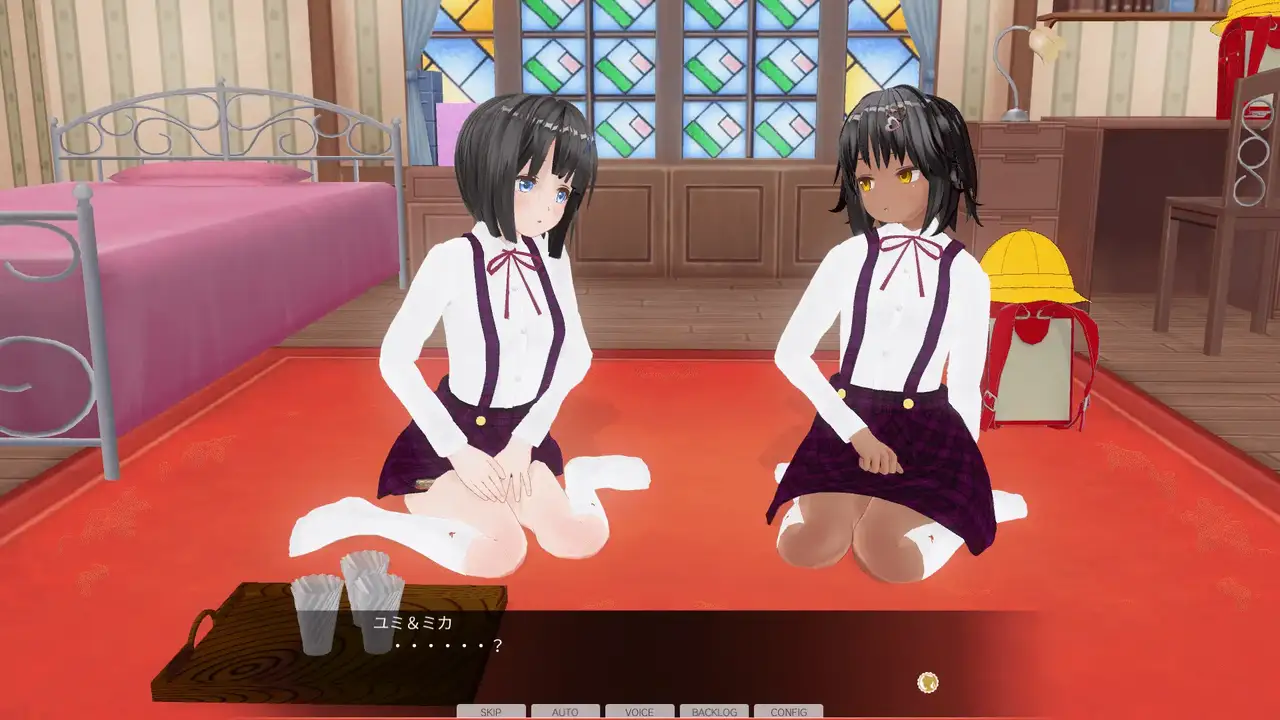The width and height of the screenshot is (1280, 720).
Task: Open the CONFIG menu
Action: pyautogui.click(x=788, y=712)
